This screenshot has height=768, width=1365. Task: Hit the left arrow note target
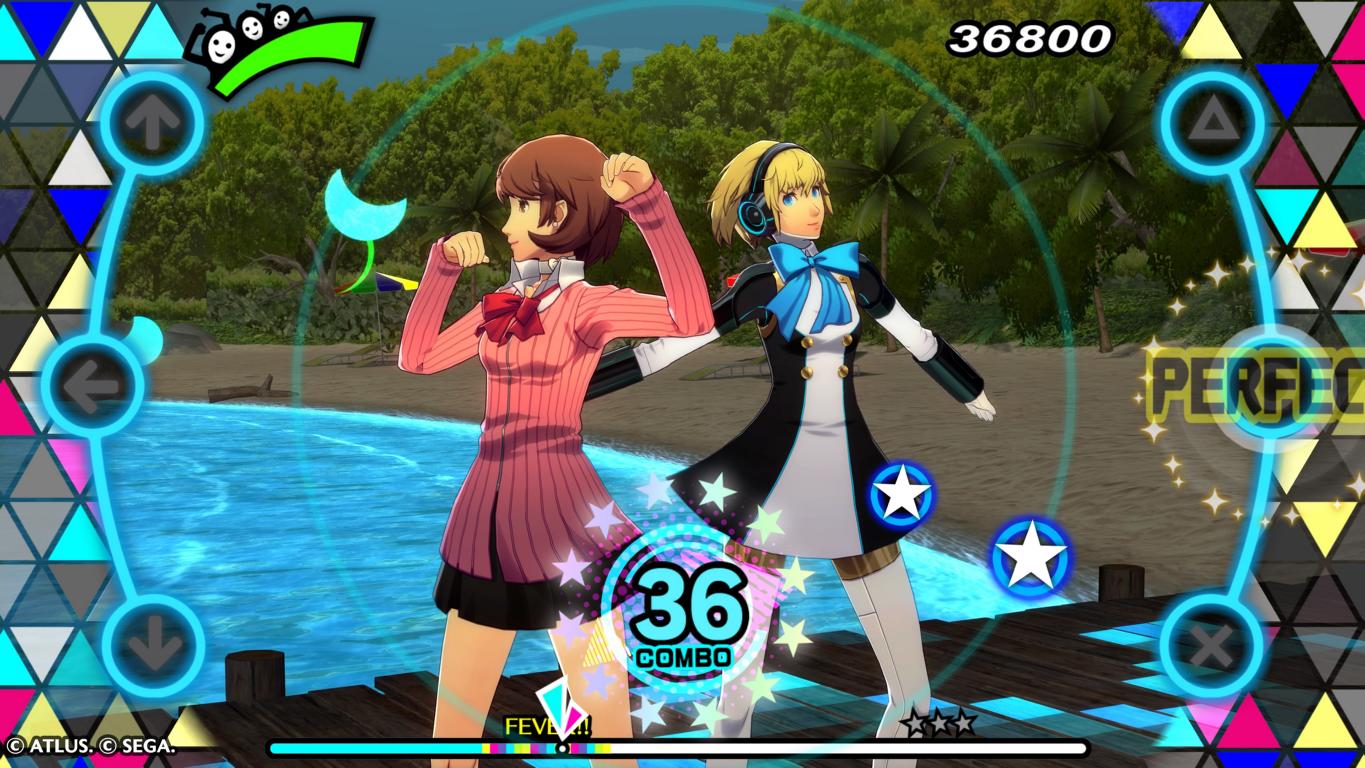[x=93, y=384]
